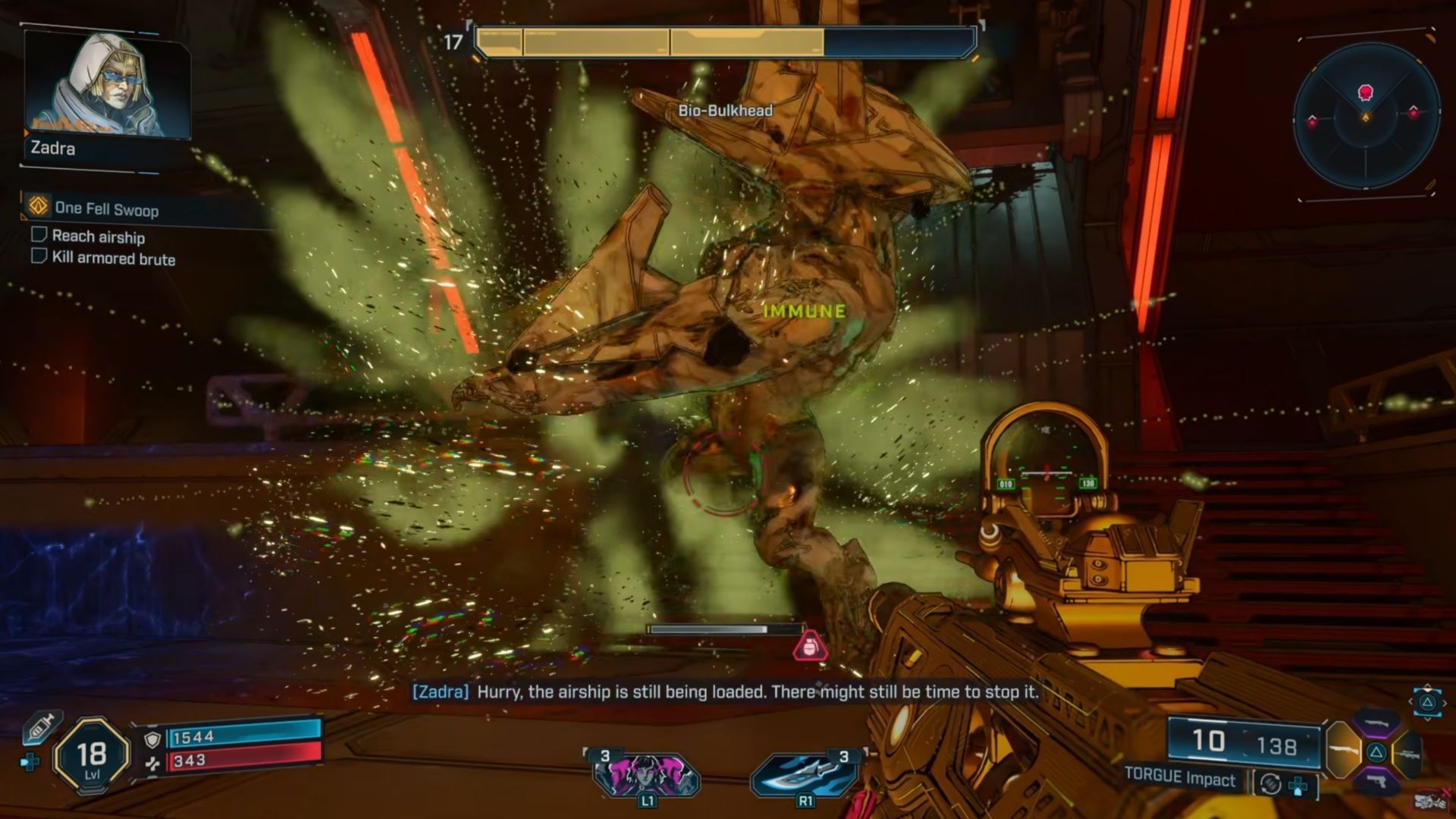Select the red grenade icon
1456x819 pixels.
(810, 646)
